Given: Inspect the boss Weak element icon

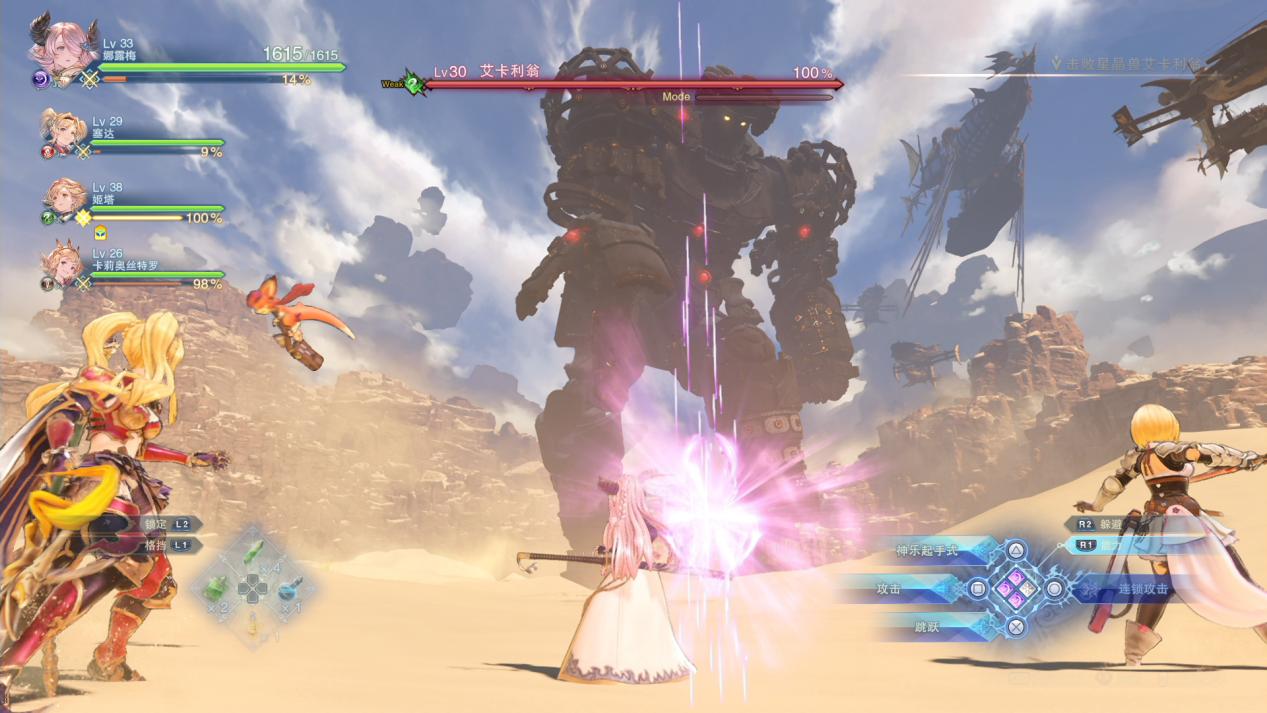Looking at the screenshot, I should pos(412,84).
